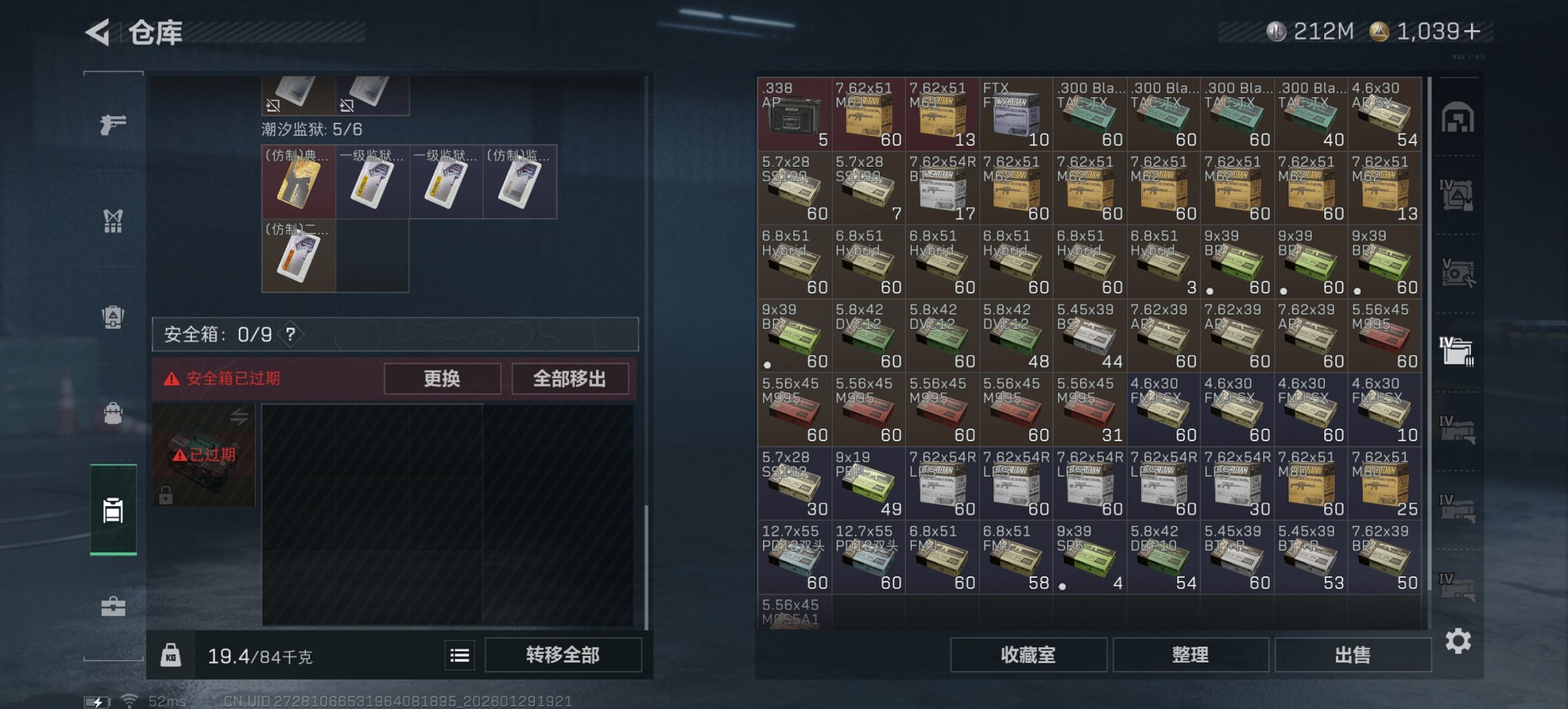The image size is (1568, 709).
Task: Click the 出售 sell option
Action: coord(1352,655)
